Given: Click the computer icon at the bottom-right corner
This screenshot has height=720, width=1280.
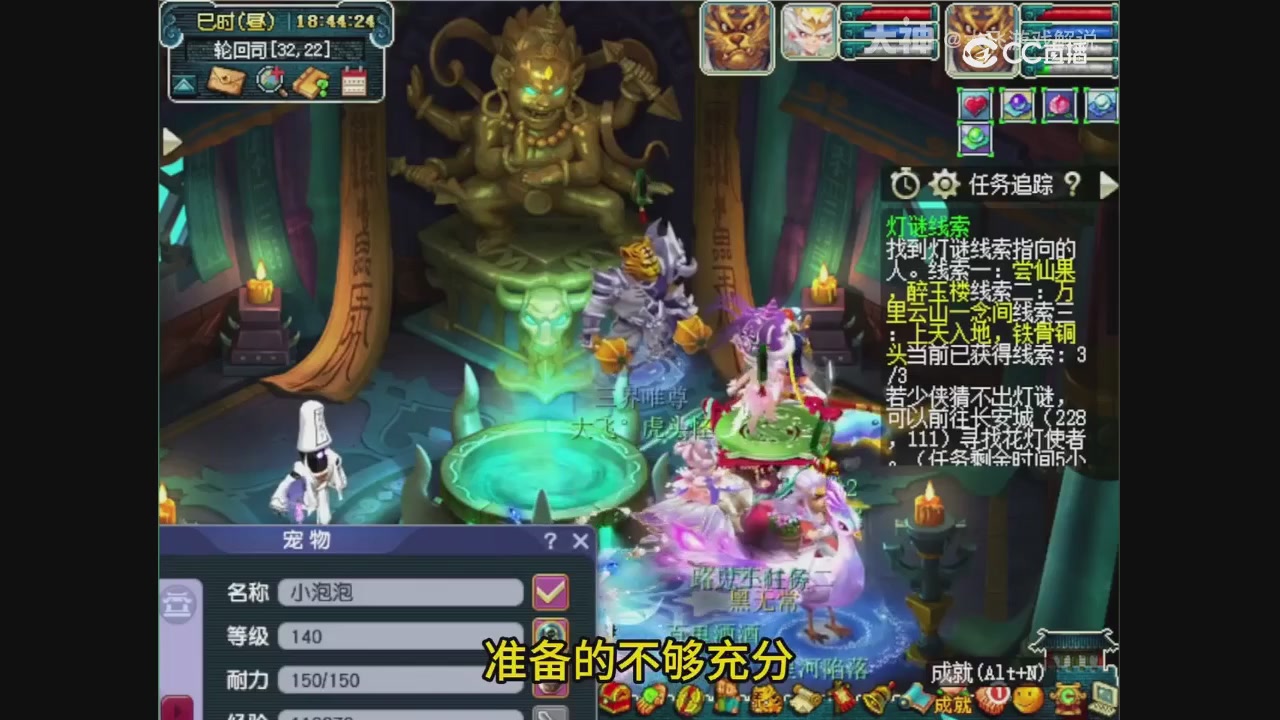Looking at the screenshot, I should 1103,697.
